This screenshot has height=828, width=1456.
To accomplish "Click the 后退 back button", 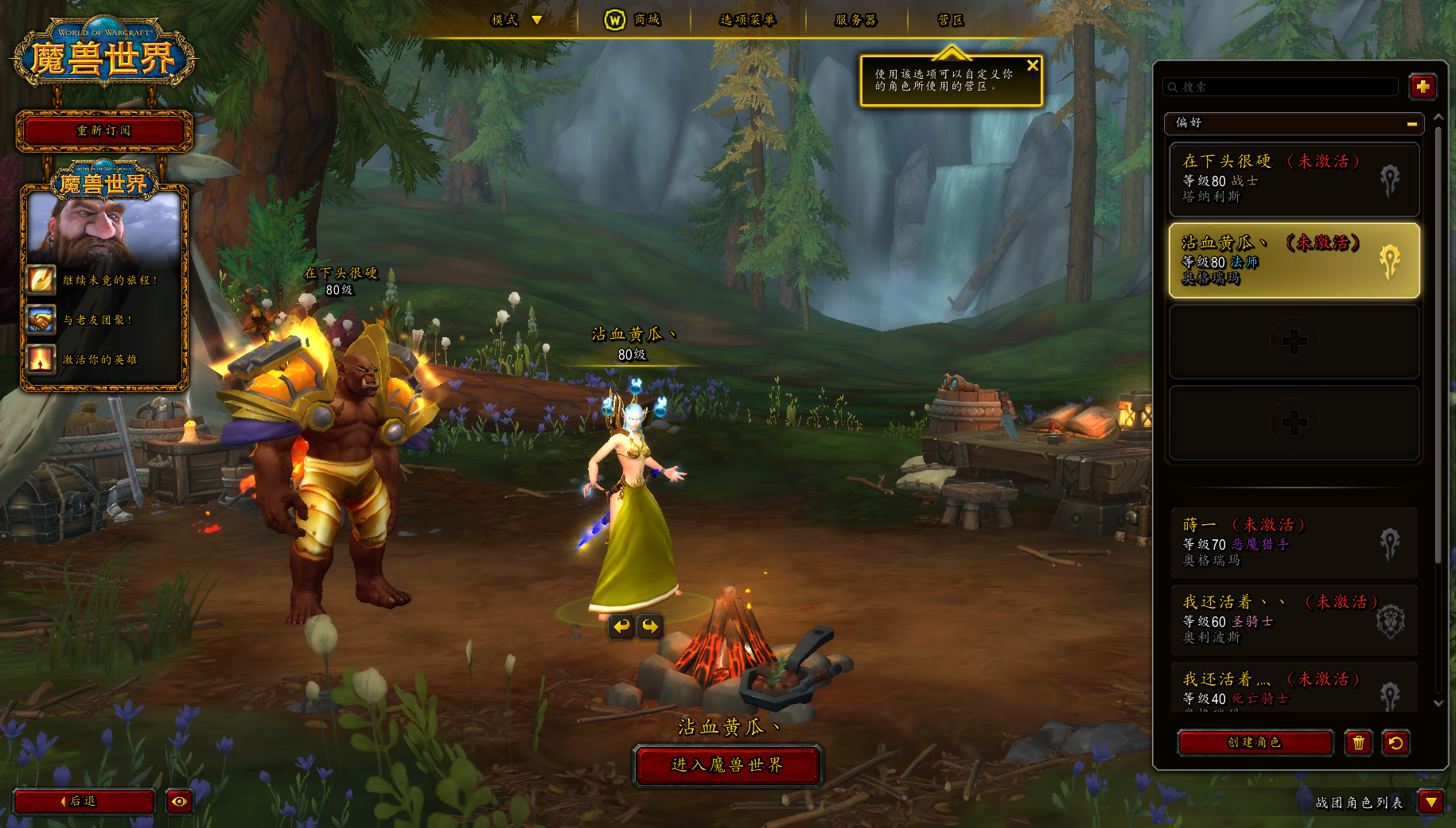I will [x=84, y=801].
